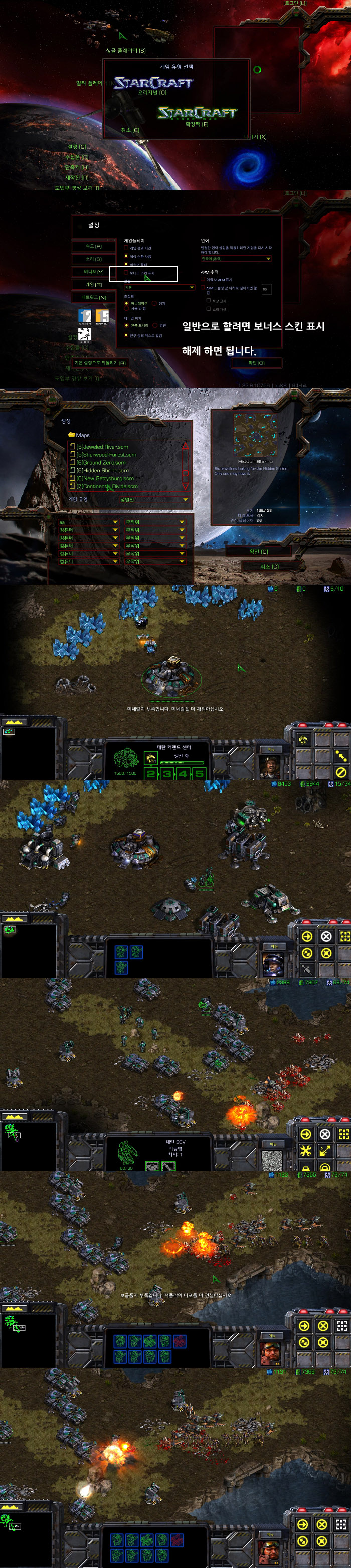Viewport: 351px width, 1568px height.
Task: Select the (6)Hidden Shrine.scm map
Action: point(102,471)
